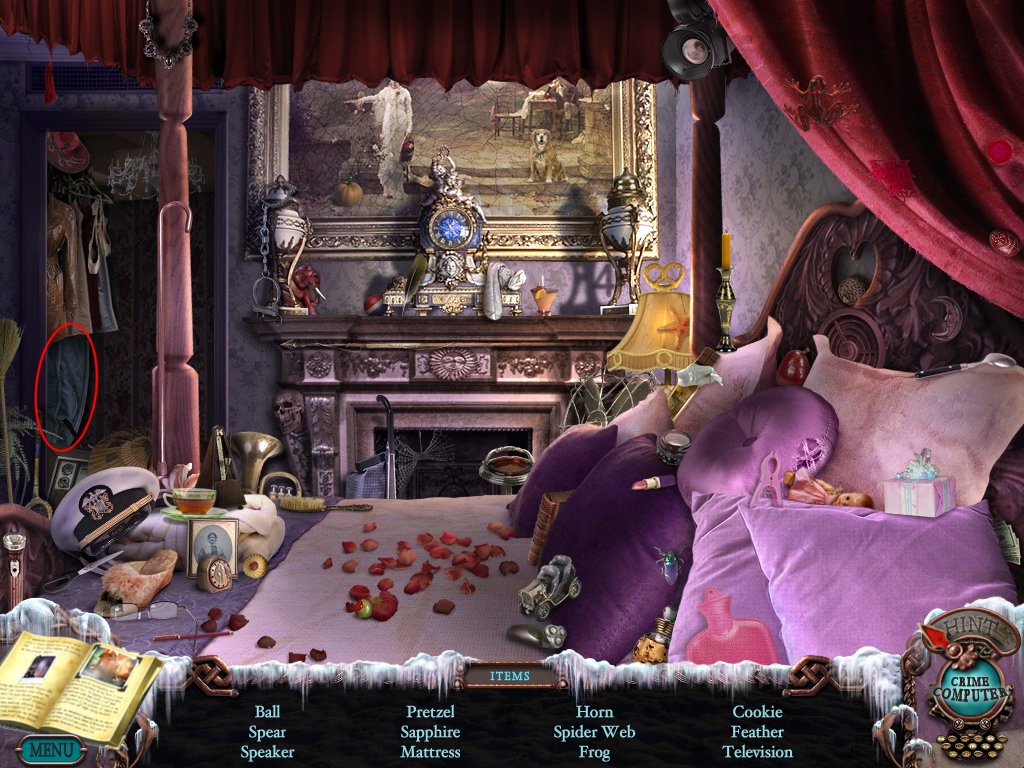Open the Menu button
The width and height of the screenshot is (1024, 768).
(x=49, y=749)
